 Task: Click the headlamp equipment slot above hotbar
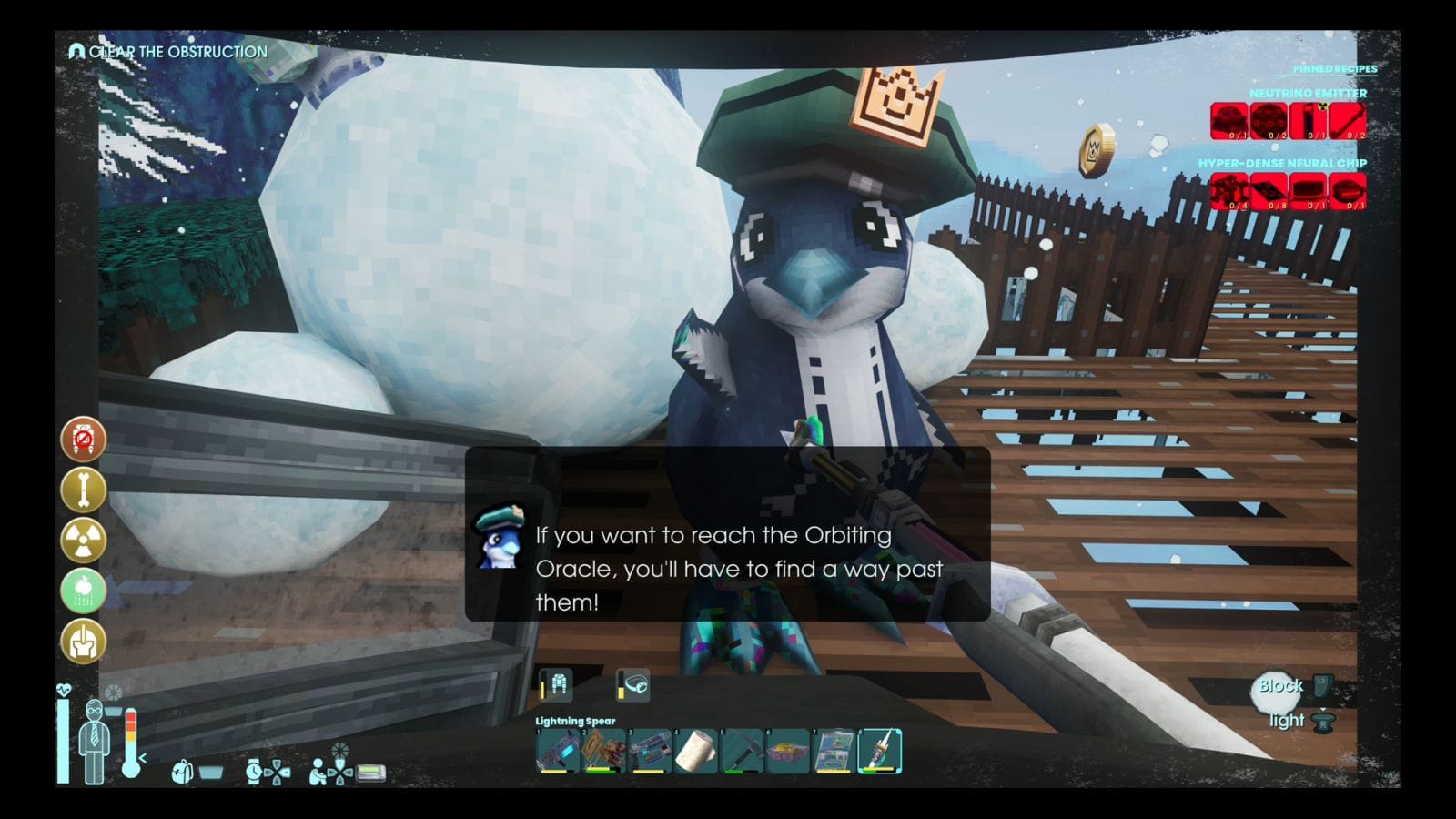click(x=633, y=684)
